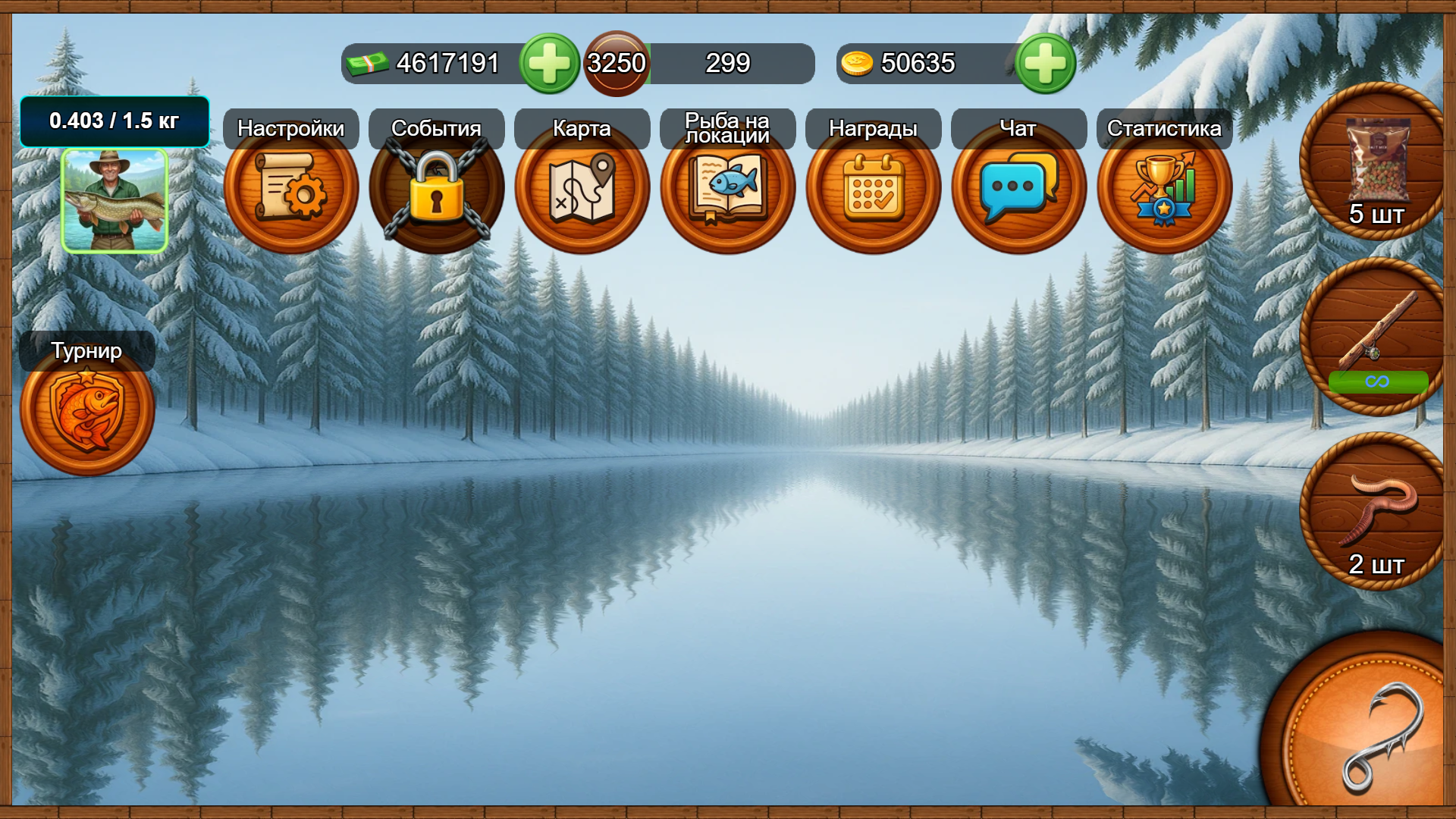Viewport: 1456px width, 819px height.
Task: Open the Турнир fish medallion icon
Action: pos(87,409)
